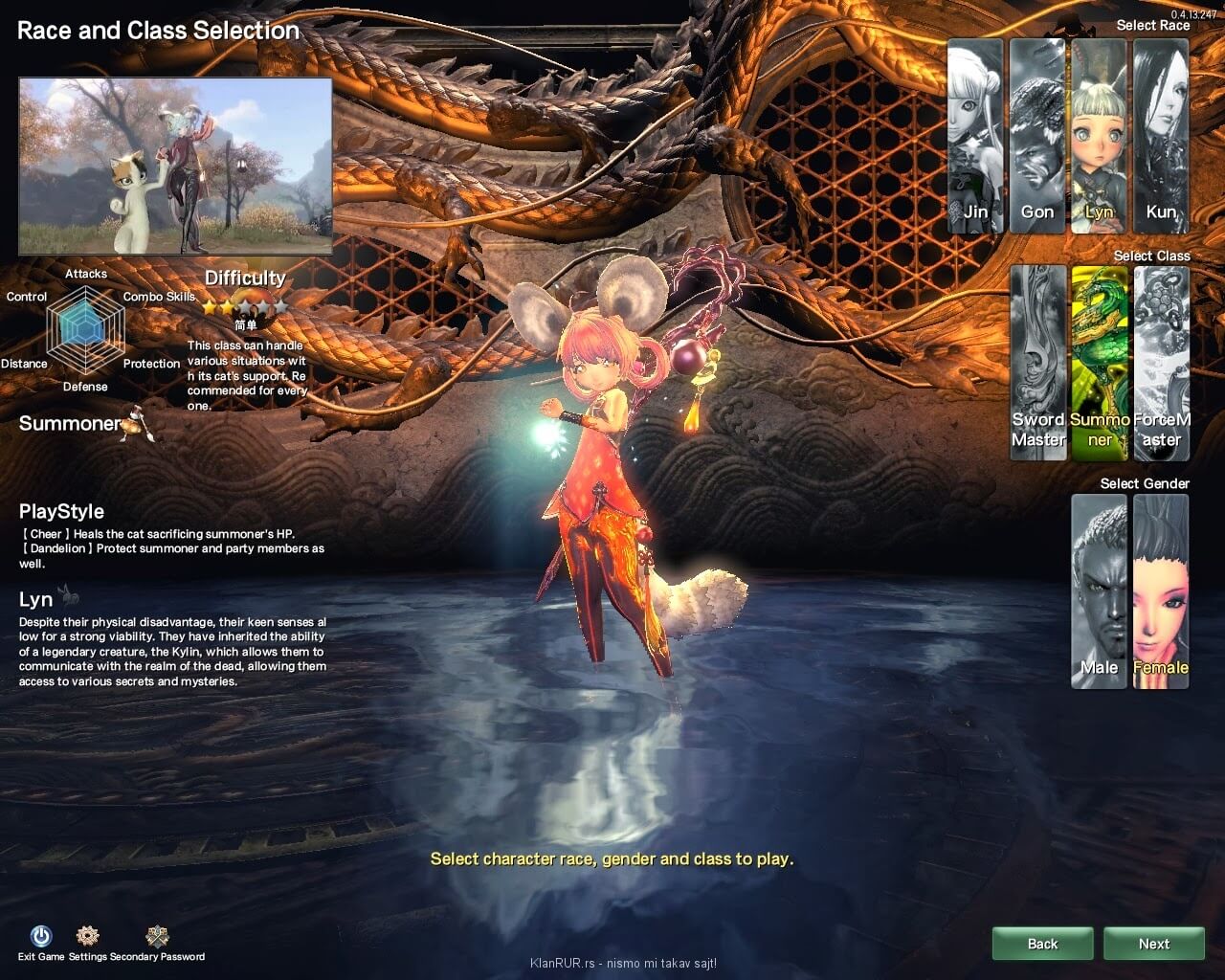Go Back to the previous screen
Image resolution: width=1225 pixels, height=980 pixels.
pyautogui.click(x=1042, y=944)
